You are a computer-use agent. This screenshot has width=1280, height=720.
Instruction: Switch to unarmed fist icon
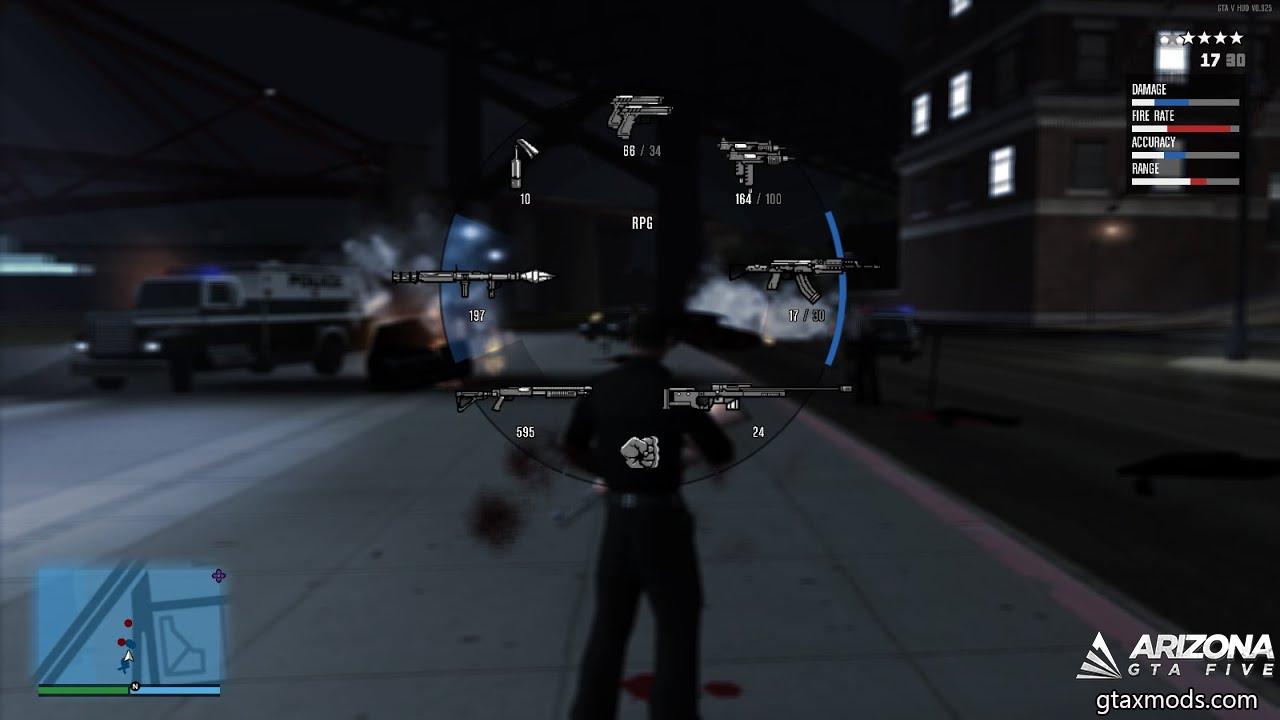(640, 452)
